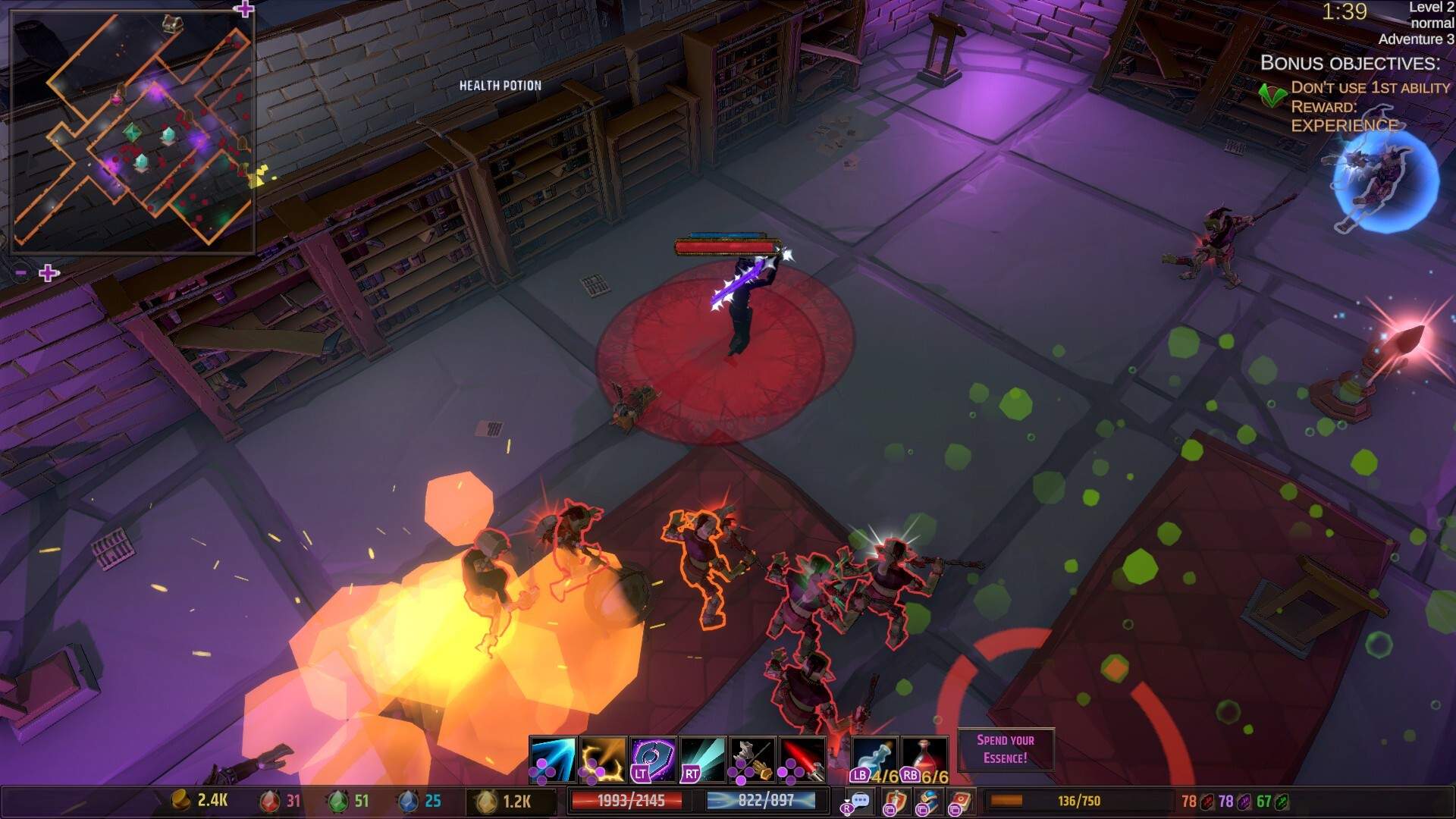The image size is (1456, 819).
Task: Open the red spellbook panel
Action: point(960,802)
